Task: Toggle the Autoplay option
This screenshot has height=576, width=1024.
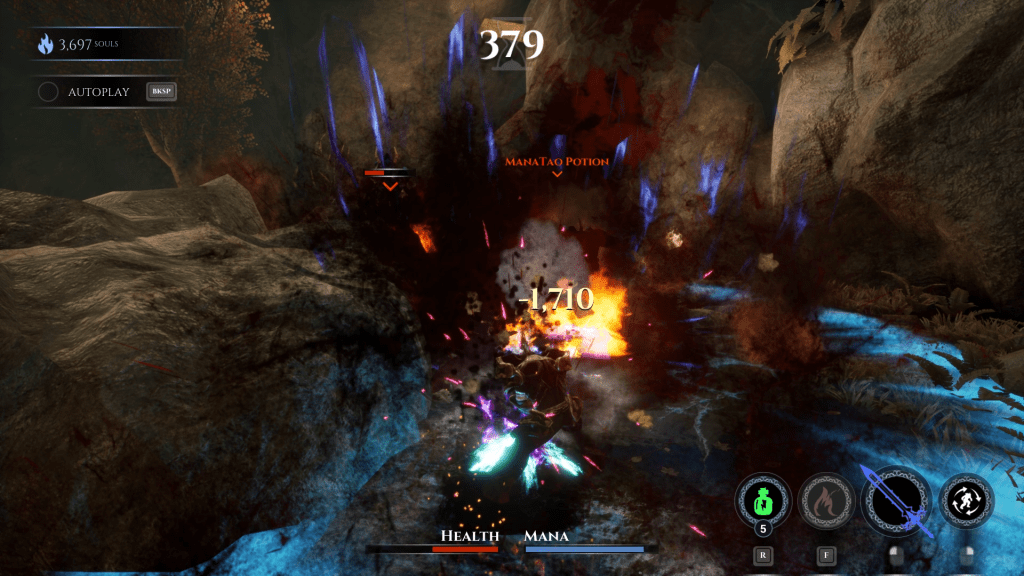Action: (x=48, y=92)
